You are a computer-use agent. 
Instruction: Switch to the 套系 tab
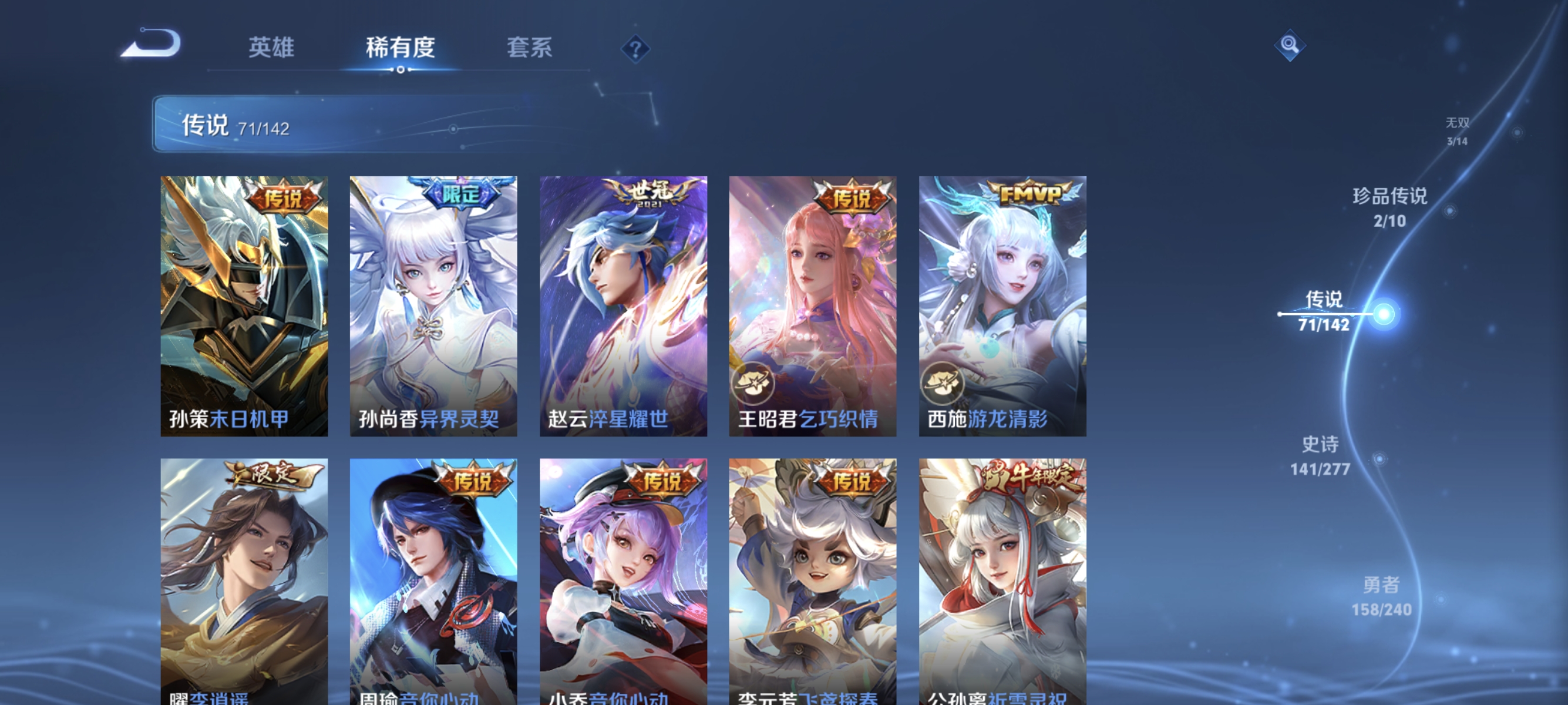tap(531, 48)
